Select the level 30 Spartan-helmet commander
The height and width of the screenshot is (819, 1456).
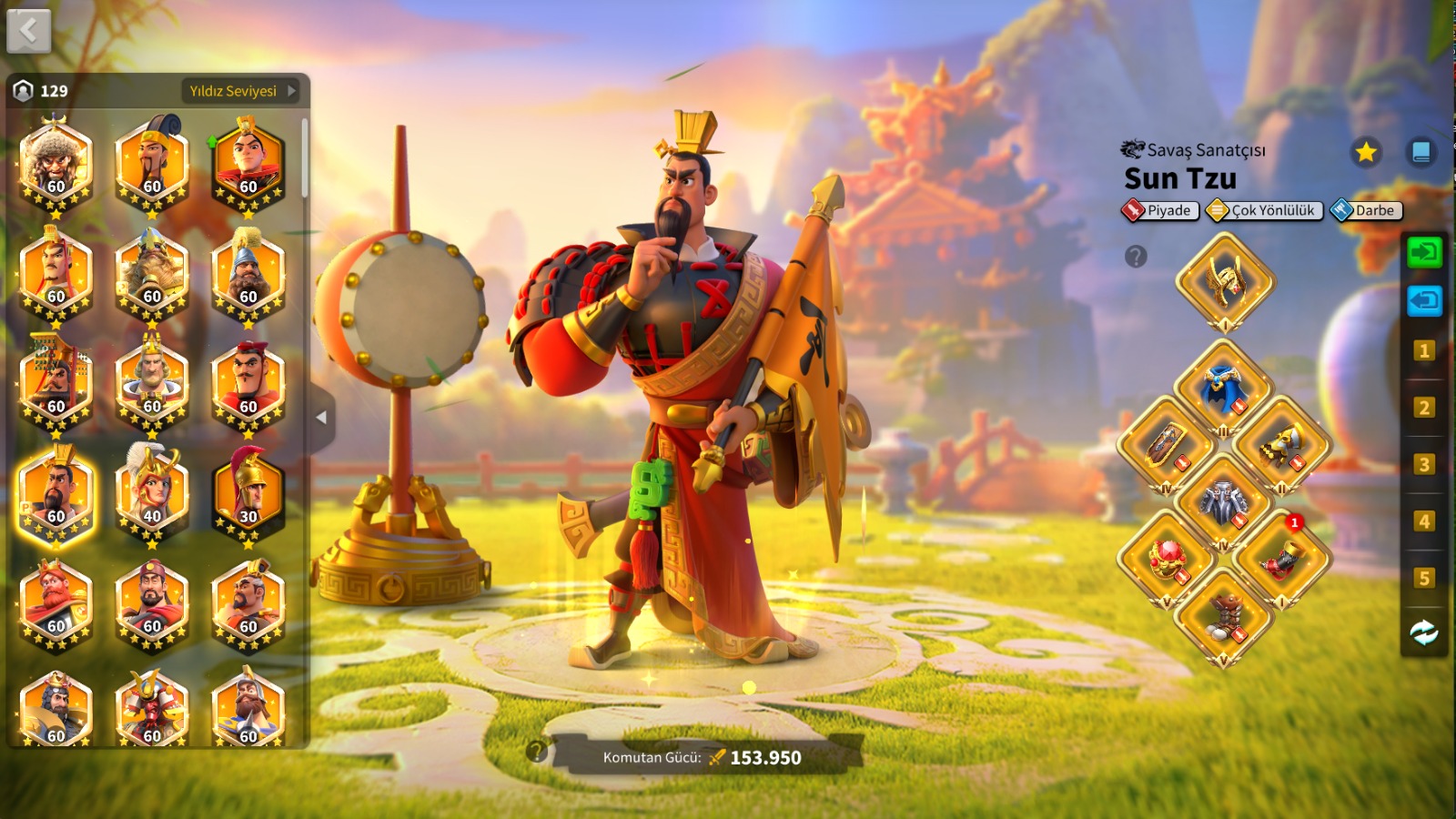[x=248, y=494]
